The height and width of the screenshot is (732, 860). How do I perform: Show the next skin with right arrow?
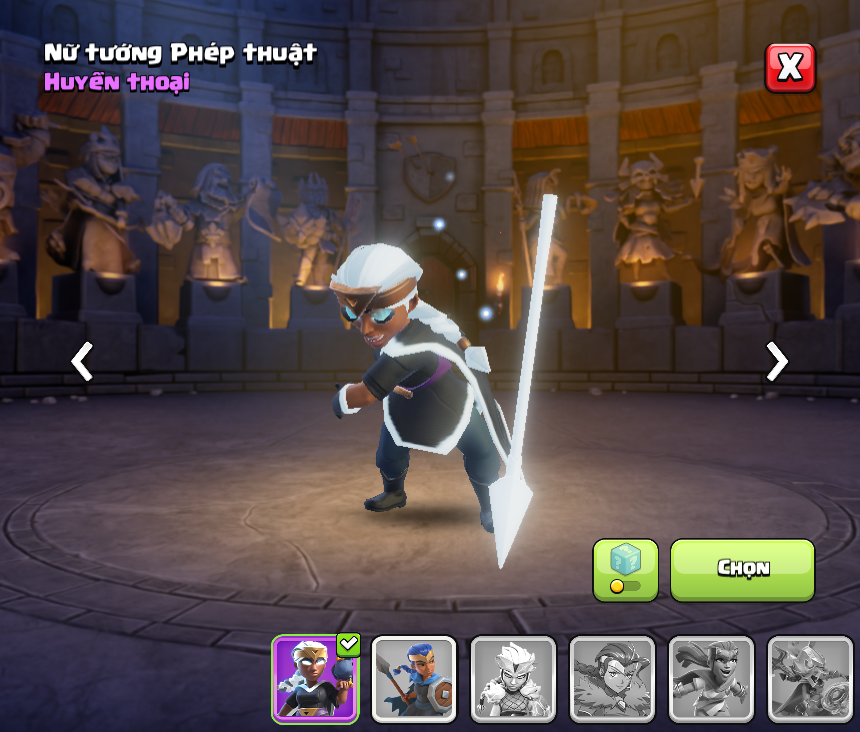coord(776,361)
